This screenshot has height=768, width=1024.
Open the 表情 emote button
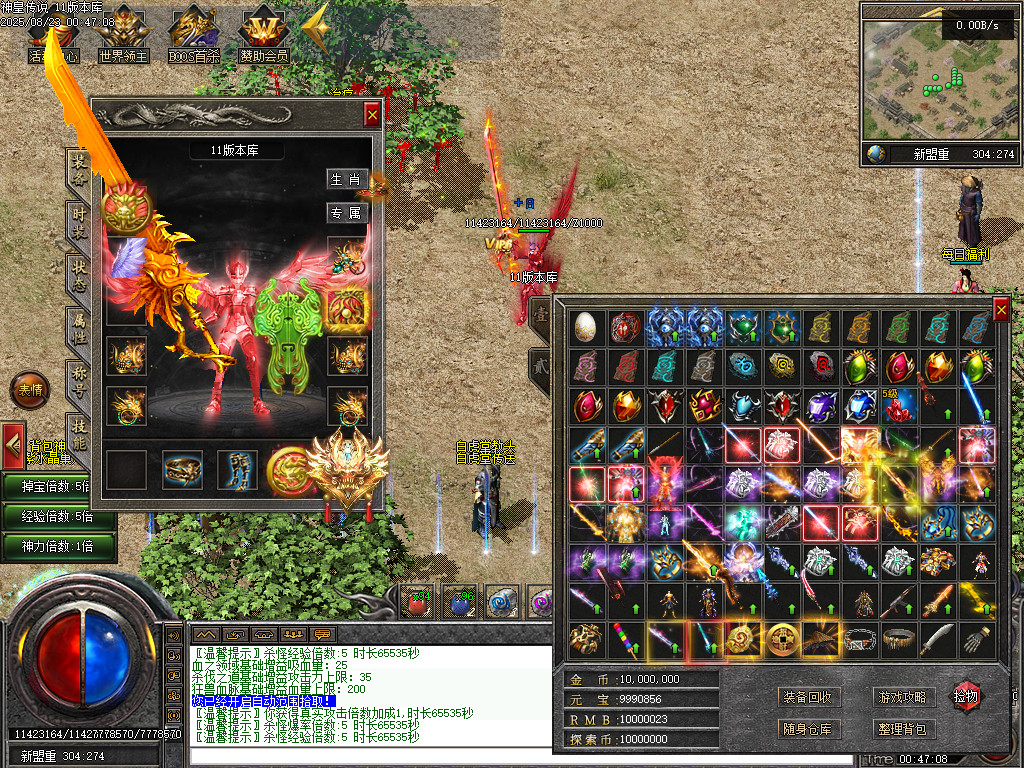[x=27, y=390]
